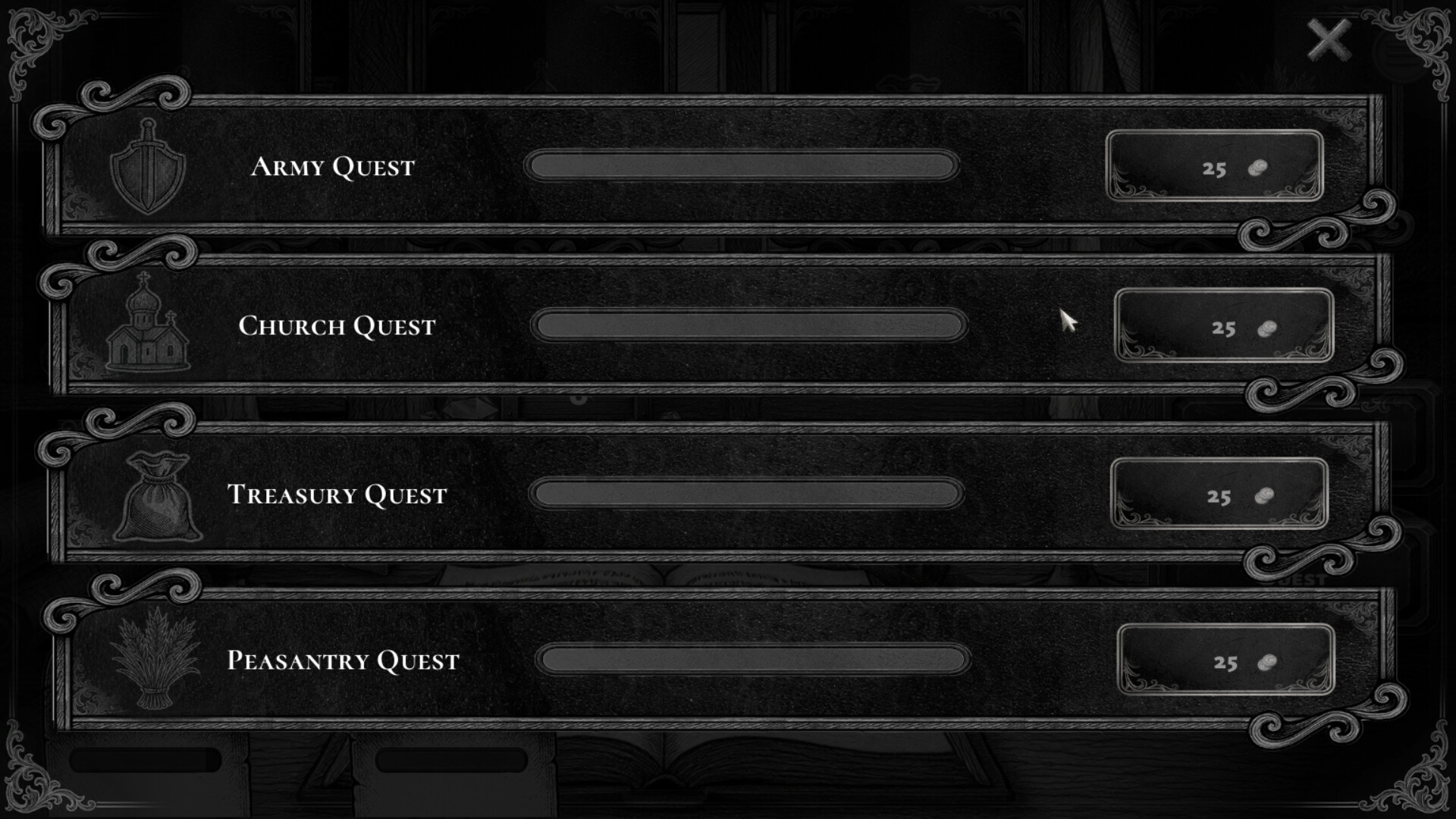Click the church building icon
The image size is (1456, 819).
click(148, 326)
